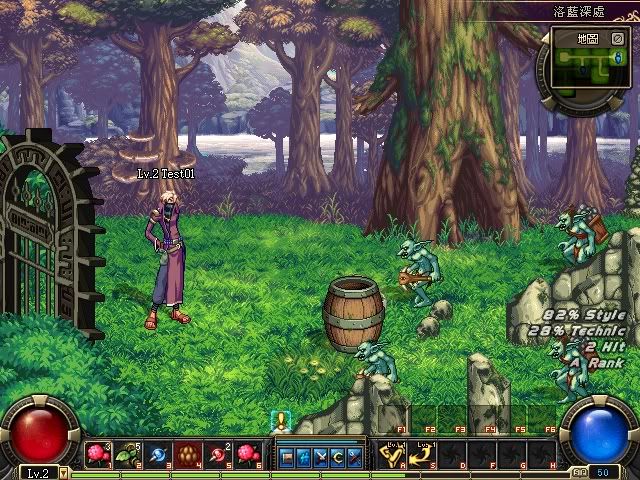
Task: Use the raspberry in quick slot 1
Action: pyautogui.click(x=98, y=455)
